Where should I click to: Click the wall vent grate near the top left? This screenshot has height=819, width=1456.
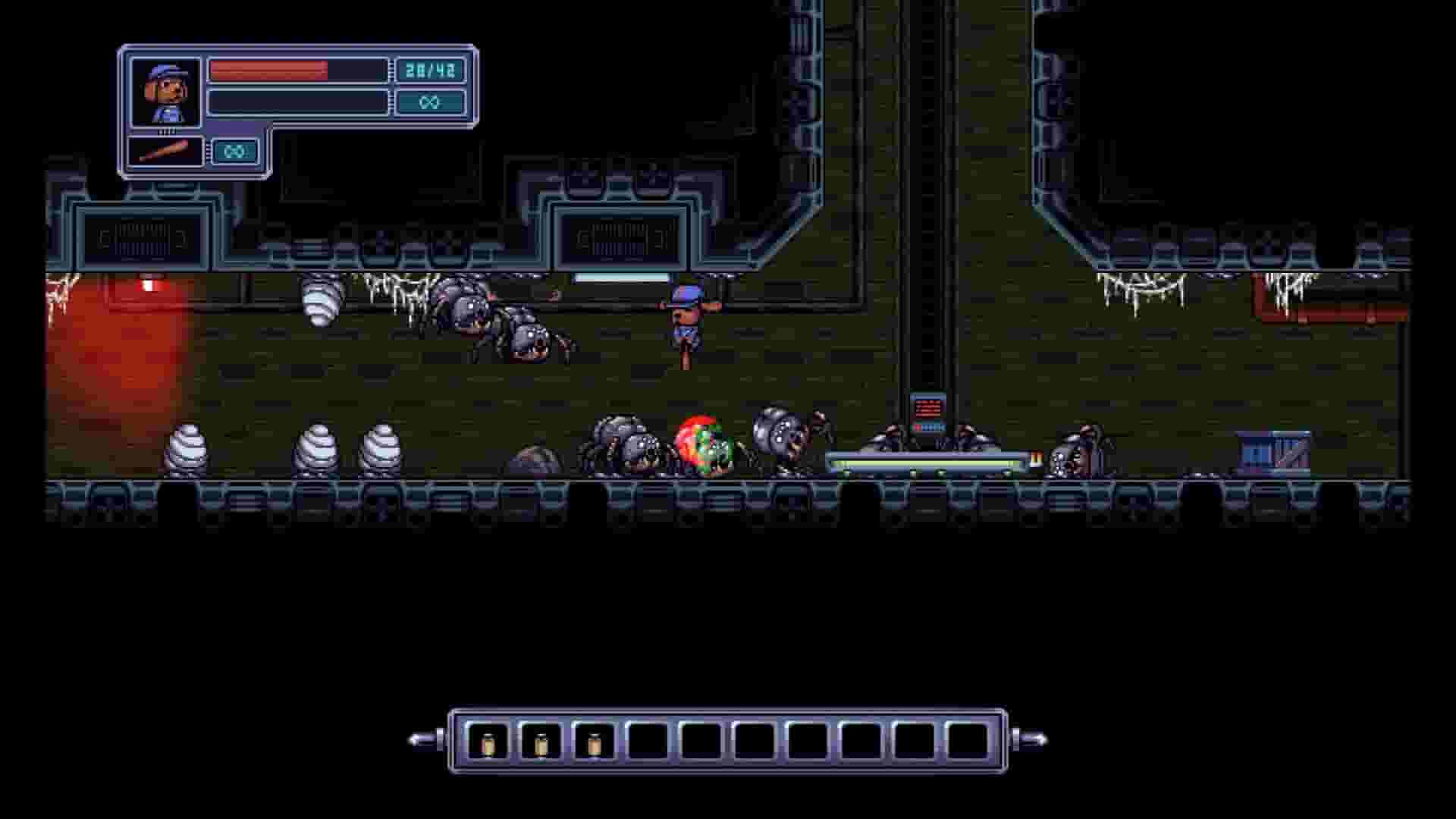pyautogui.click(x=141, y=235)
